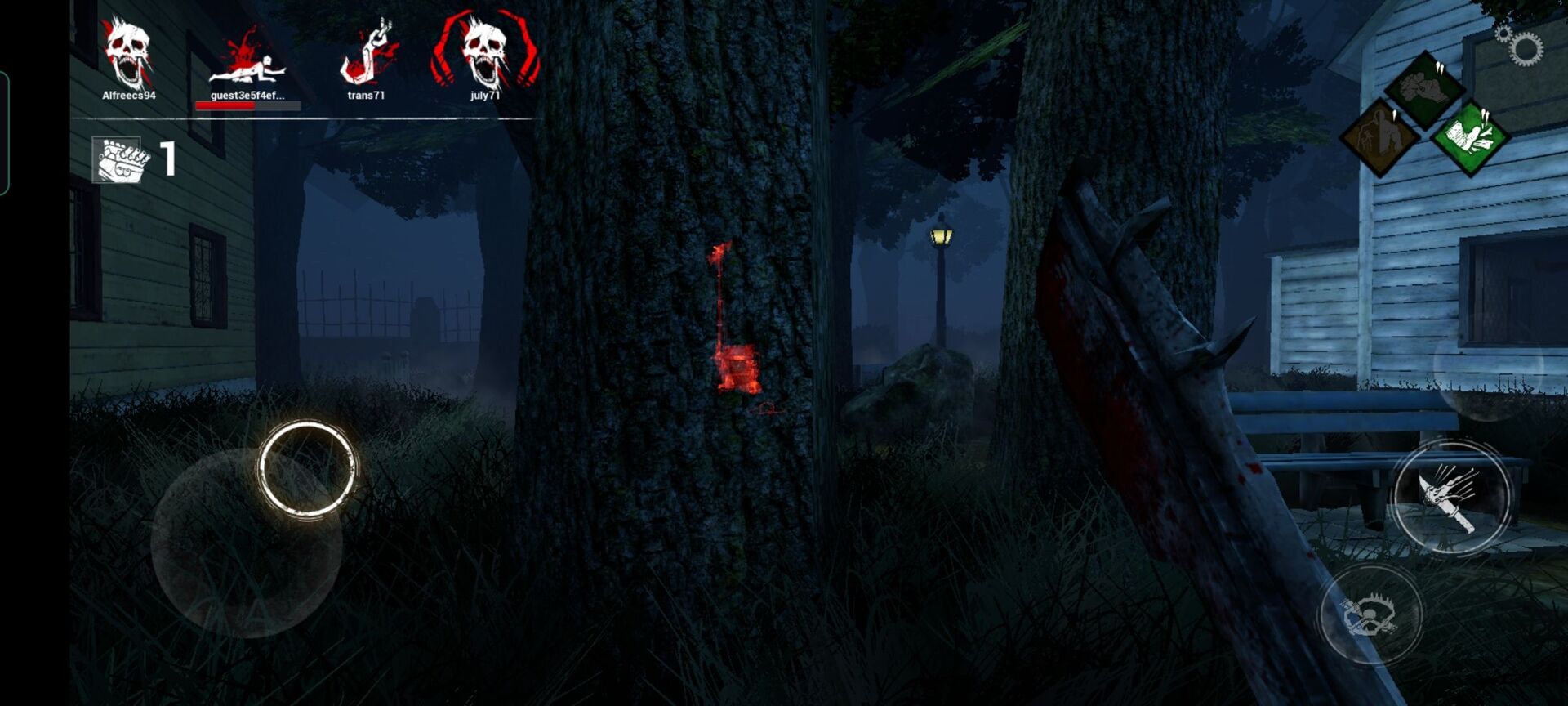Select the clenched fist perk icon

tap(1424, 88)
